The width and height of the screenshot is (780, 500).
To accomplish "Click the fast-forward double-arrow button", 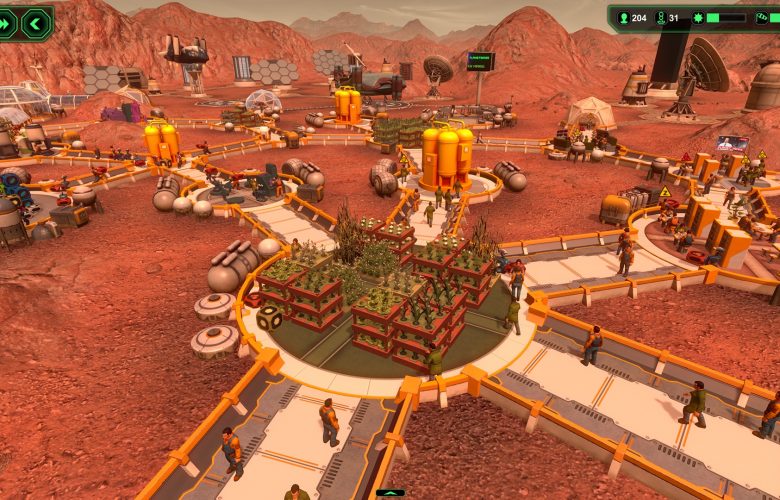I will pos(6,23).
